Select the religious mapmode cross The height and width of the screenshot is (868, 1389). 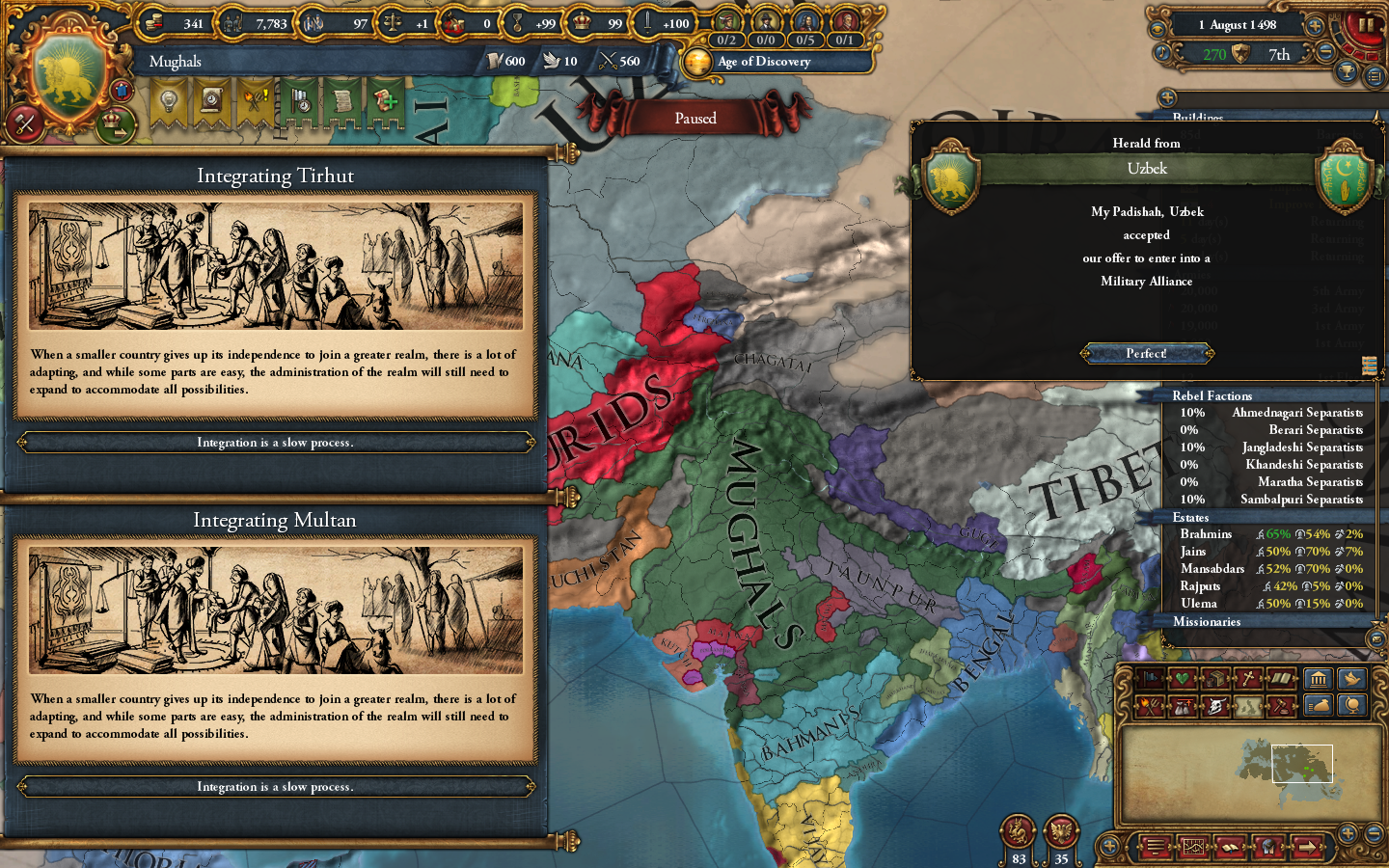pos(1249,678)
